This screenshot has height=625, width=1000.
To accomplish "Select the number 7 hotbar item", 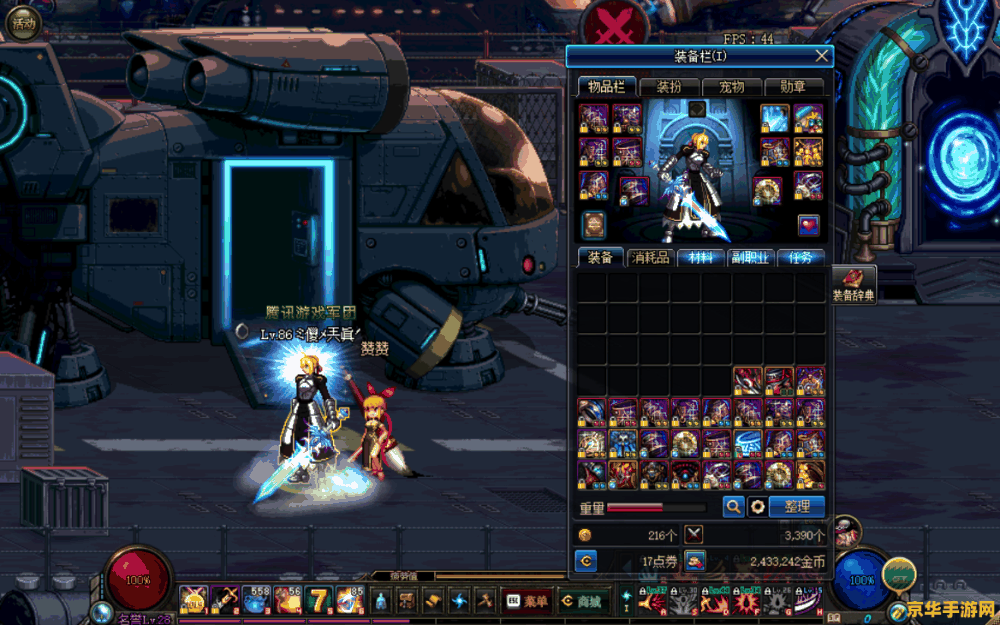I will pos(320,600).
